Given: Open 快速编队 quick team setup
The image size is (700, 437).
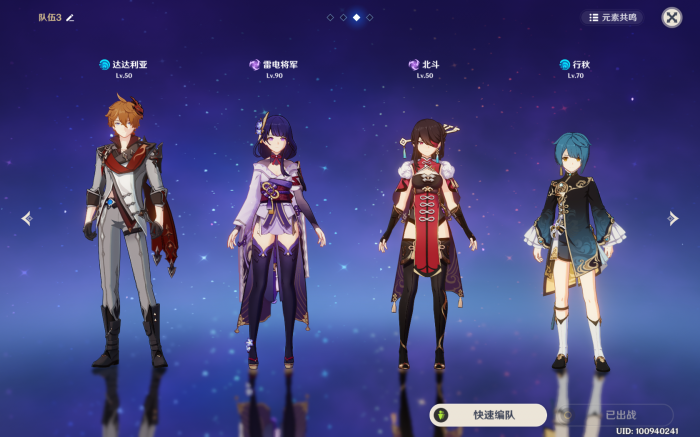Looking at the screenshot, I should click(489, 415).
